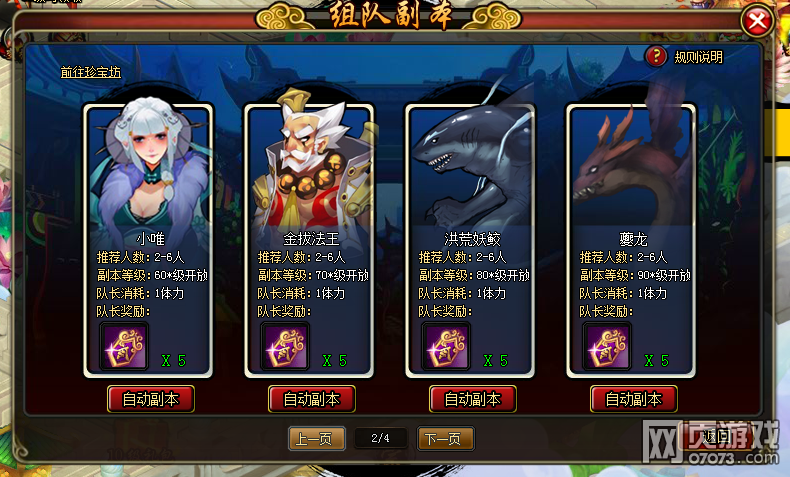Inspect 洪荒妖鲛's leader reward icon
Image resolution: width=790 pixels, height=477 pixels.
[444, 347]
